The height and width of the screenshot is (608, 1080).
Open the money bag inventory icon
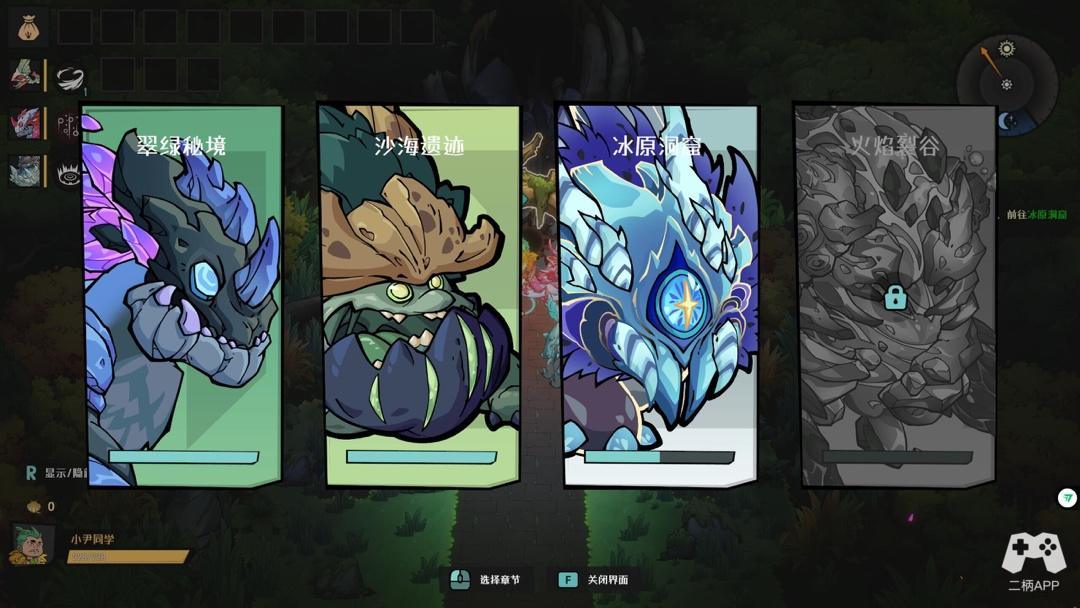click(28, 27)
